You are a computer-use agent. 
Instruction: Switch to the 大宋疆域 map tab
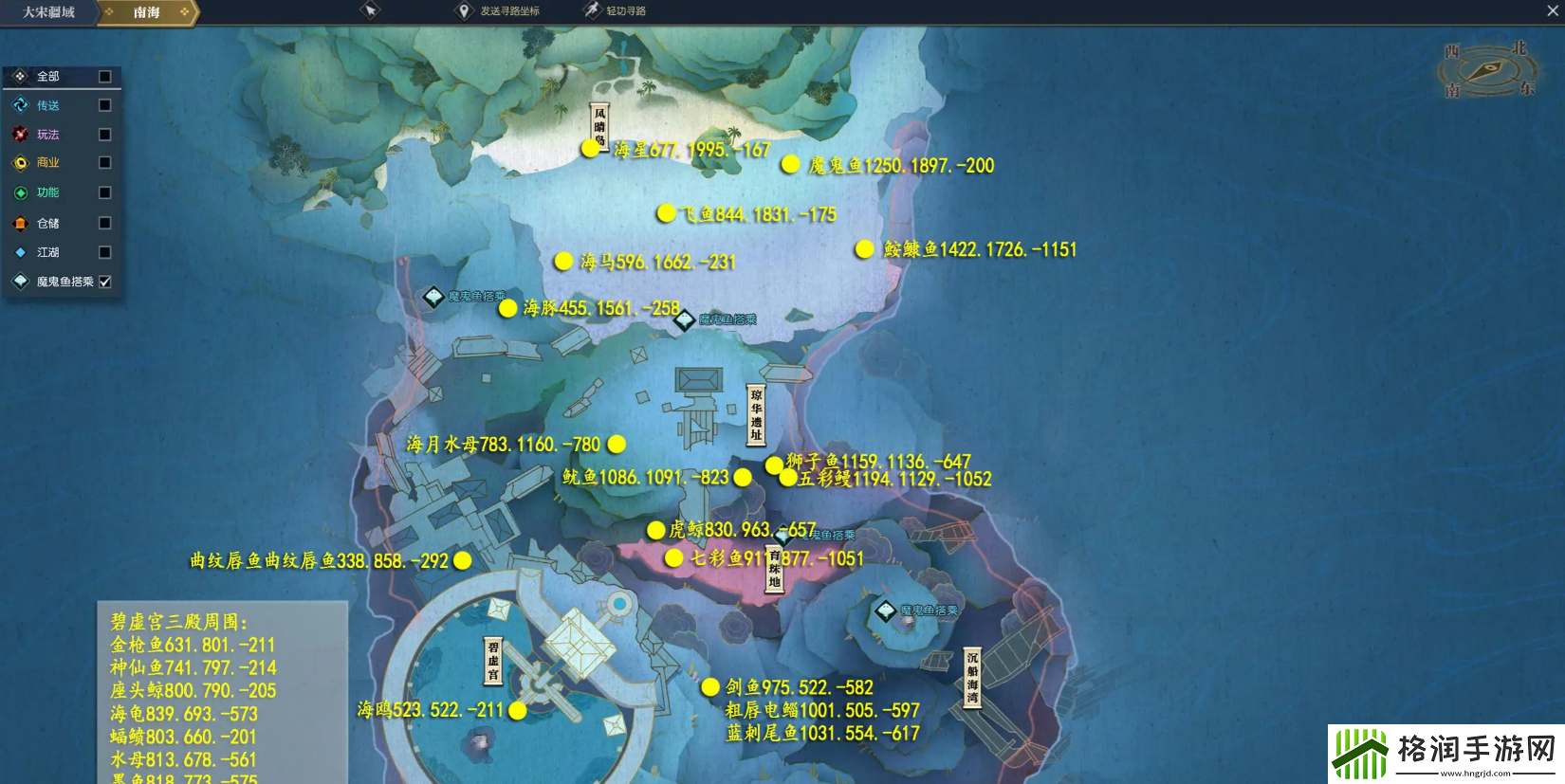pos(48,12)
